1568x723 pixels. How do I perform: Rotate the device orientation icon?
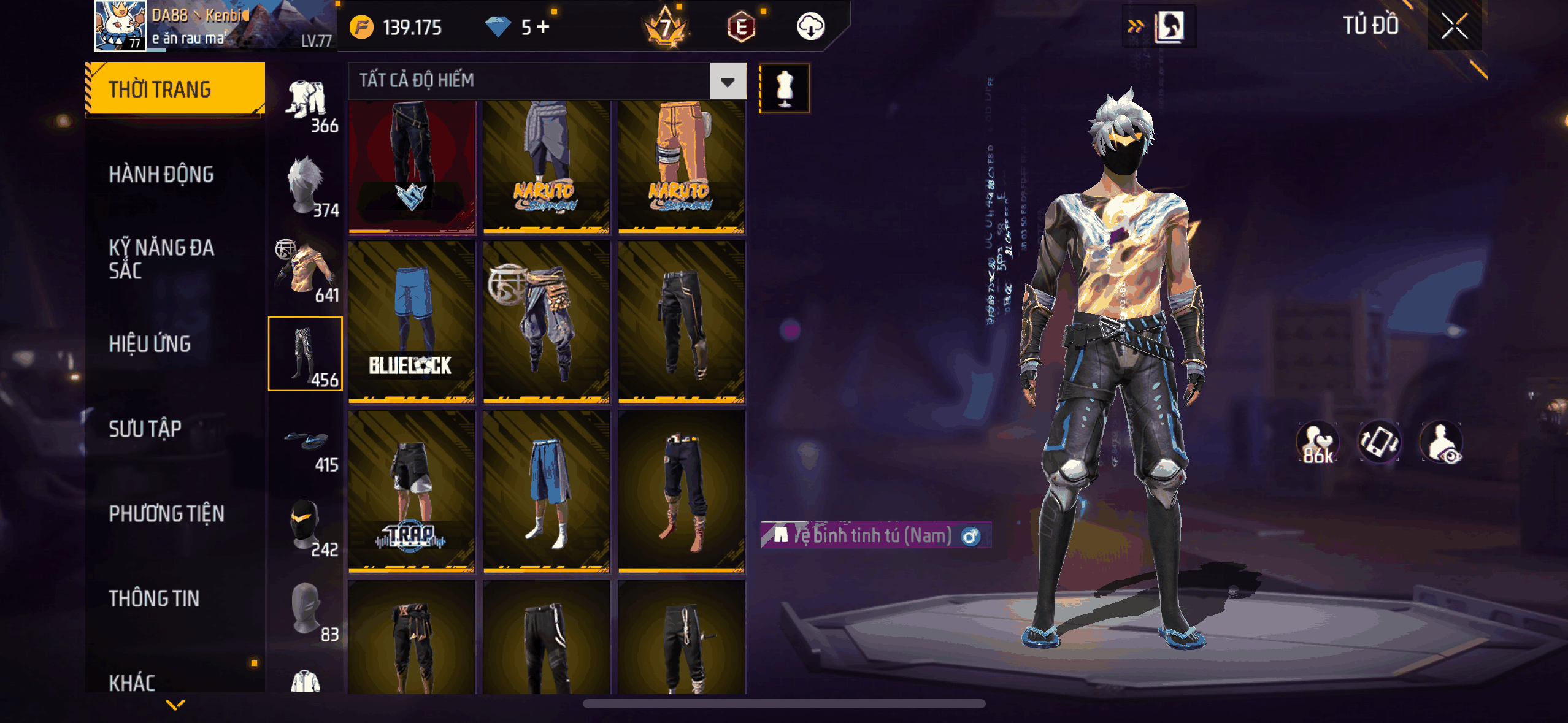(x=1378, y=442)
